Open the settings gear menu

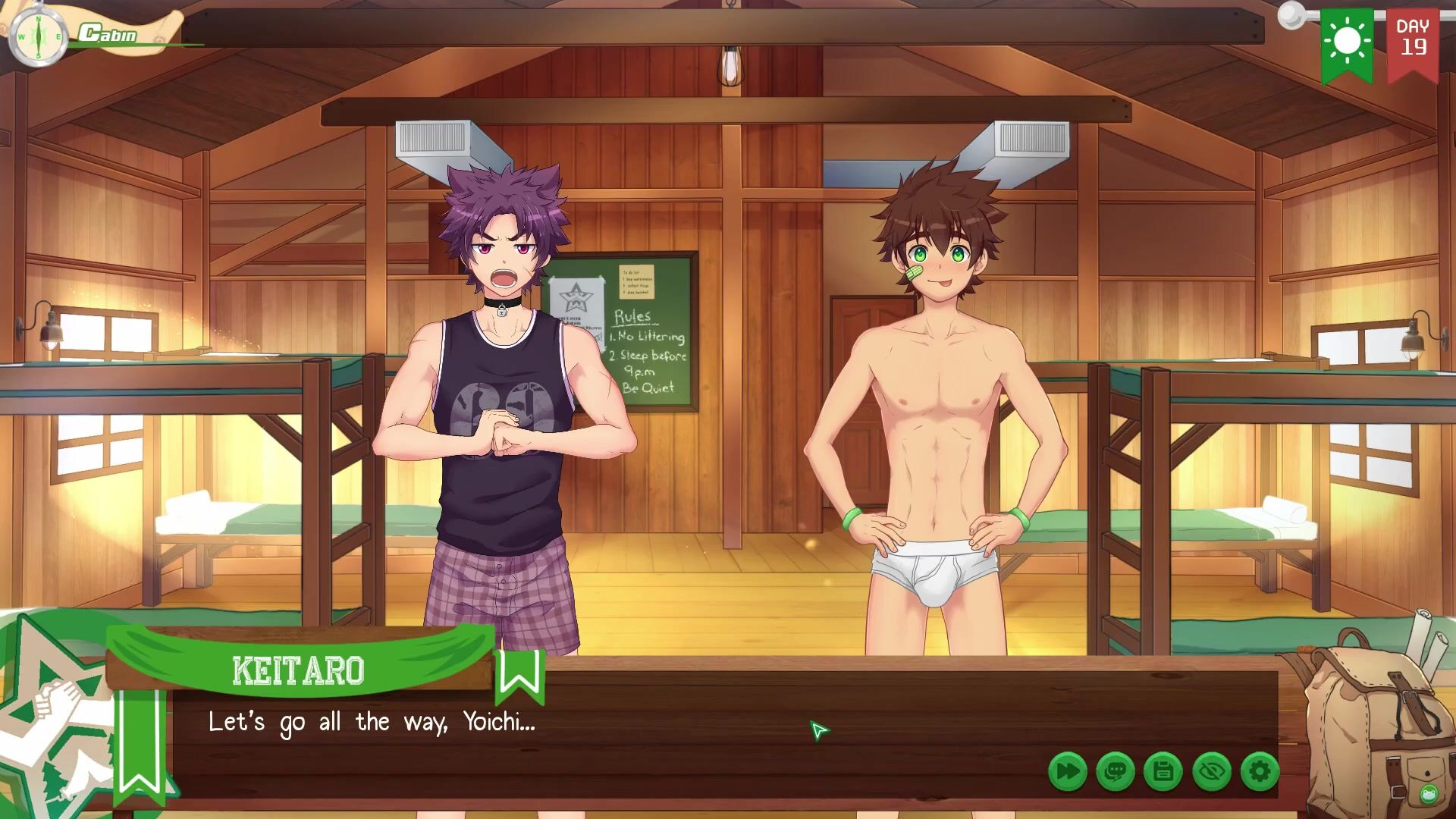click(1260, 772)
